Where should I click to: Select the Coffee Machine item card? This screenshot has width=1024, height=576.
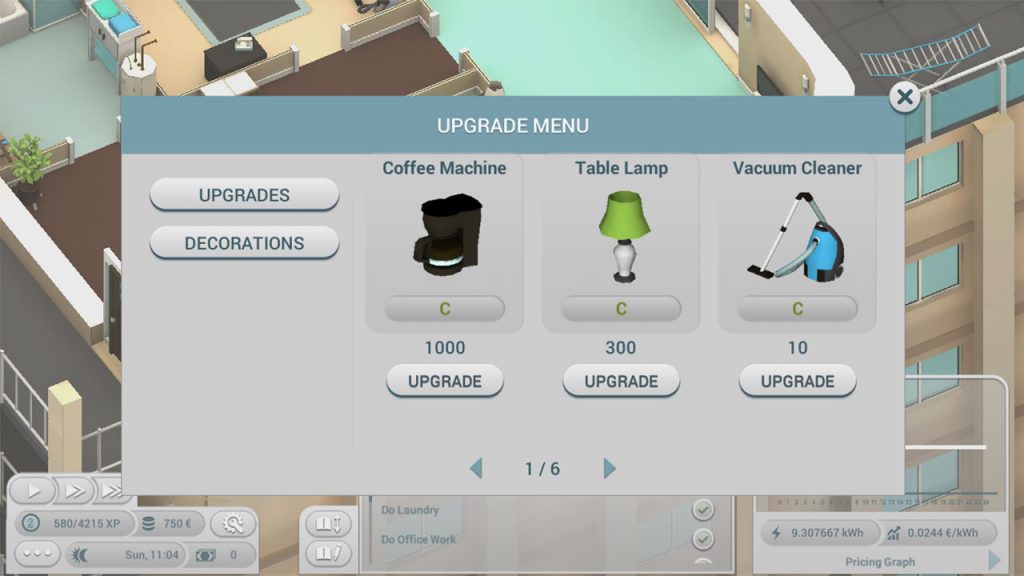[445, 242]
